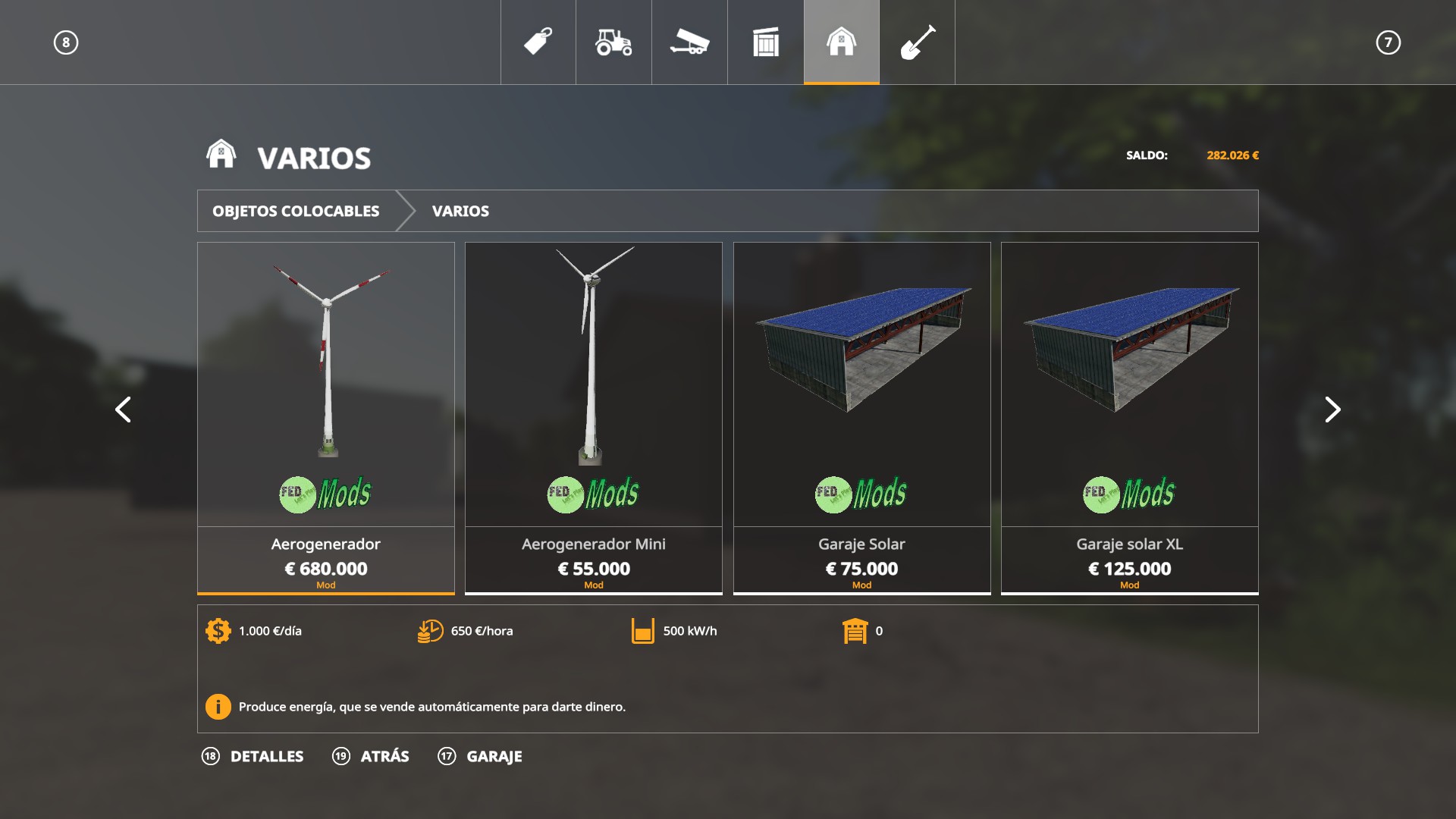Pick the Garaje Solar for 75.000
This screenshot has width=1456, height=819.
[861, 417]
